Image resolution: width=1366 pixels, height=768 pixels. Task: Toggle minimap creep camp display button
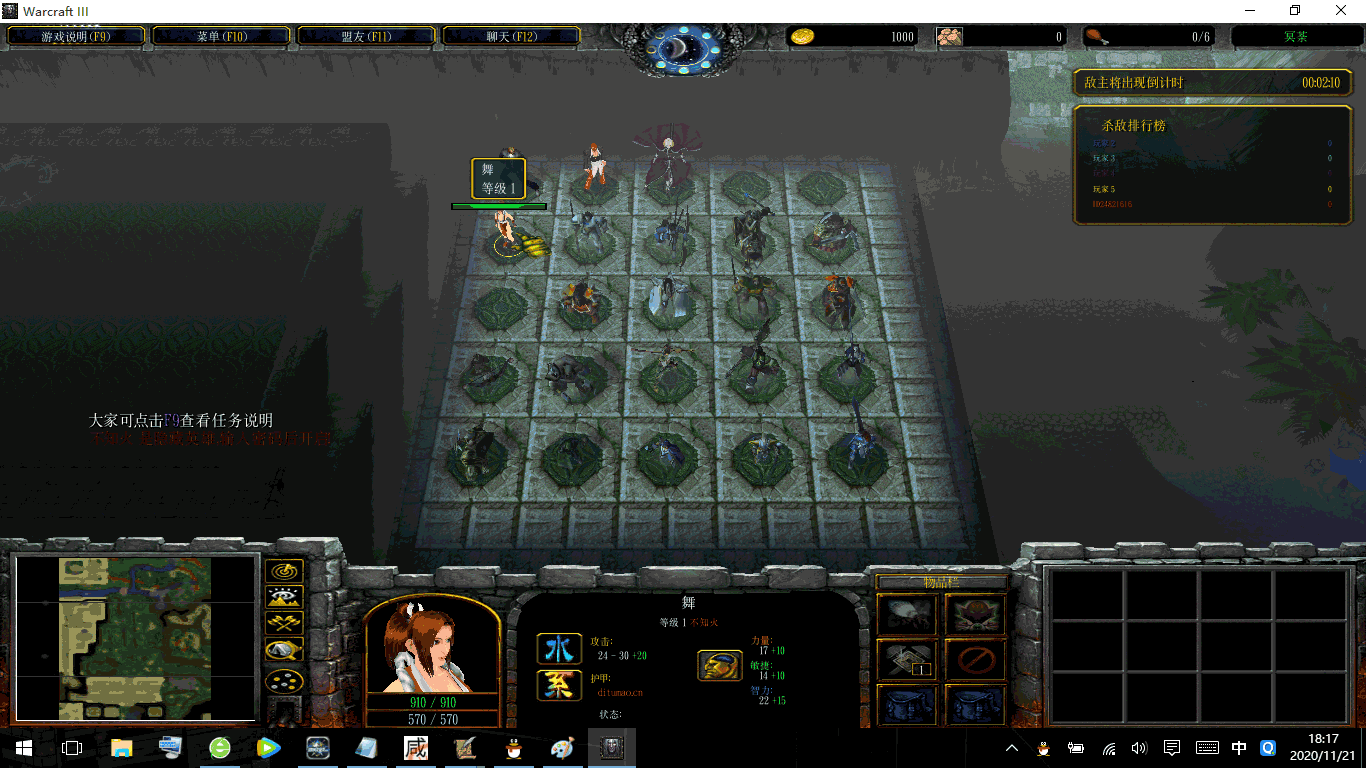tap(285, 651)
